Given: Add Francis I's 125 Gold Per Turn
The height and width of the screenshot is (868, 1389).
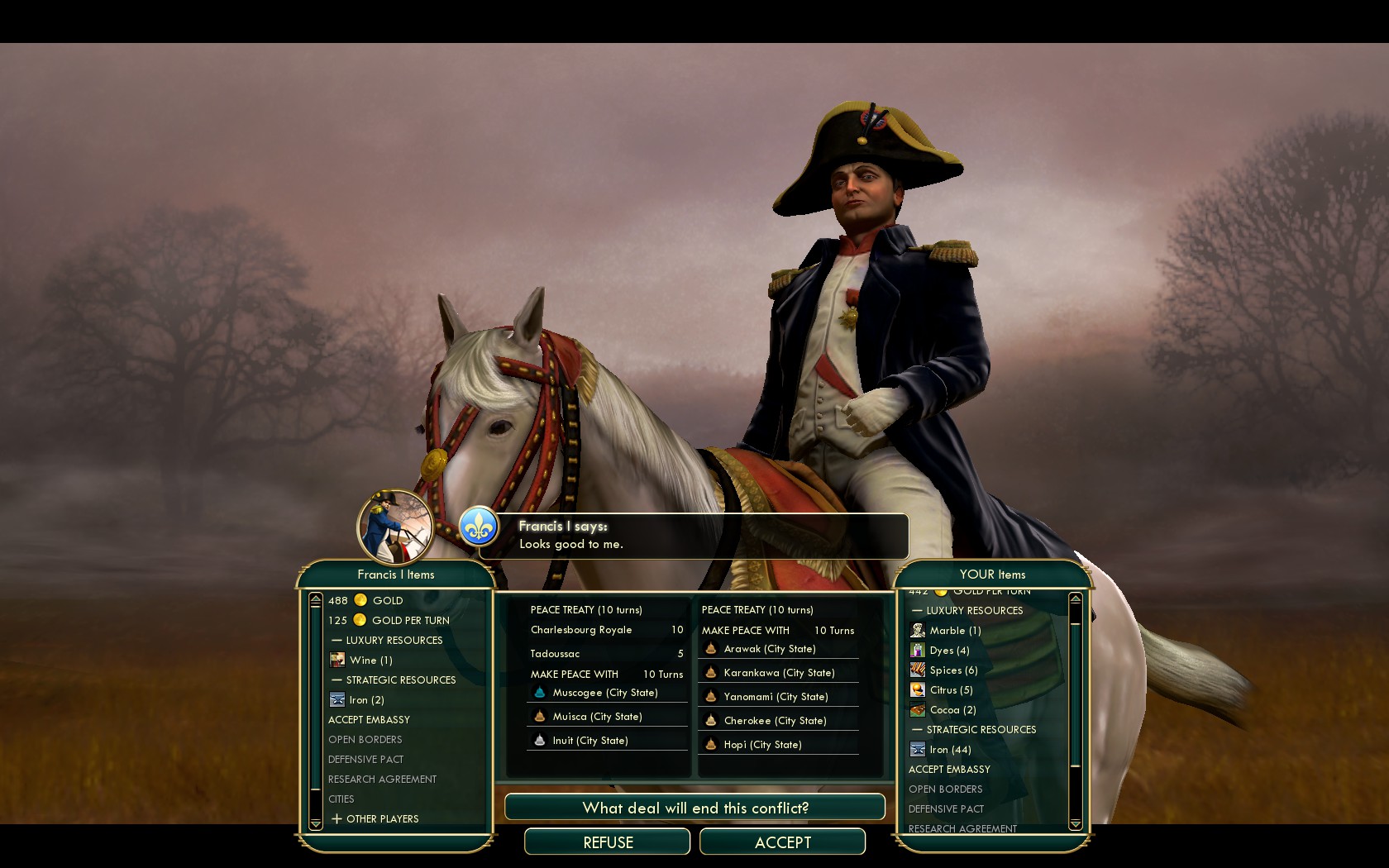Looking at the screenshot, I should tap(389, 621).
